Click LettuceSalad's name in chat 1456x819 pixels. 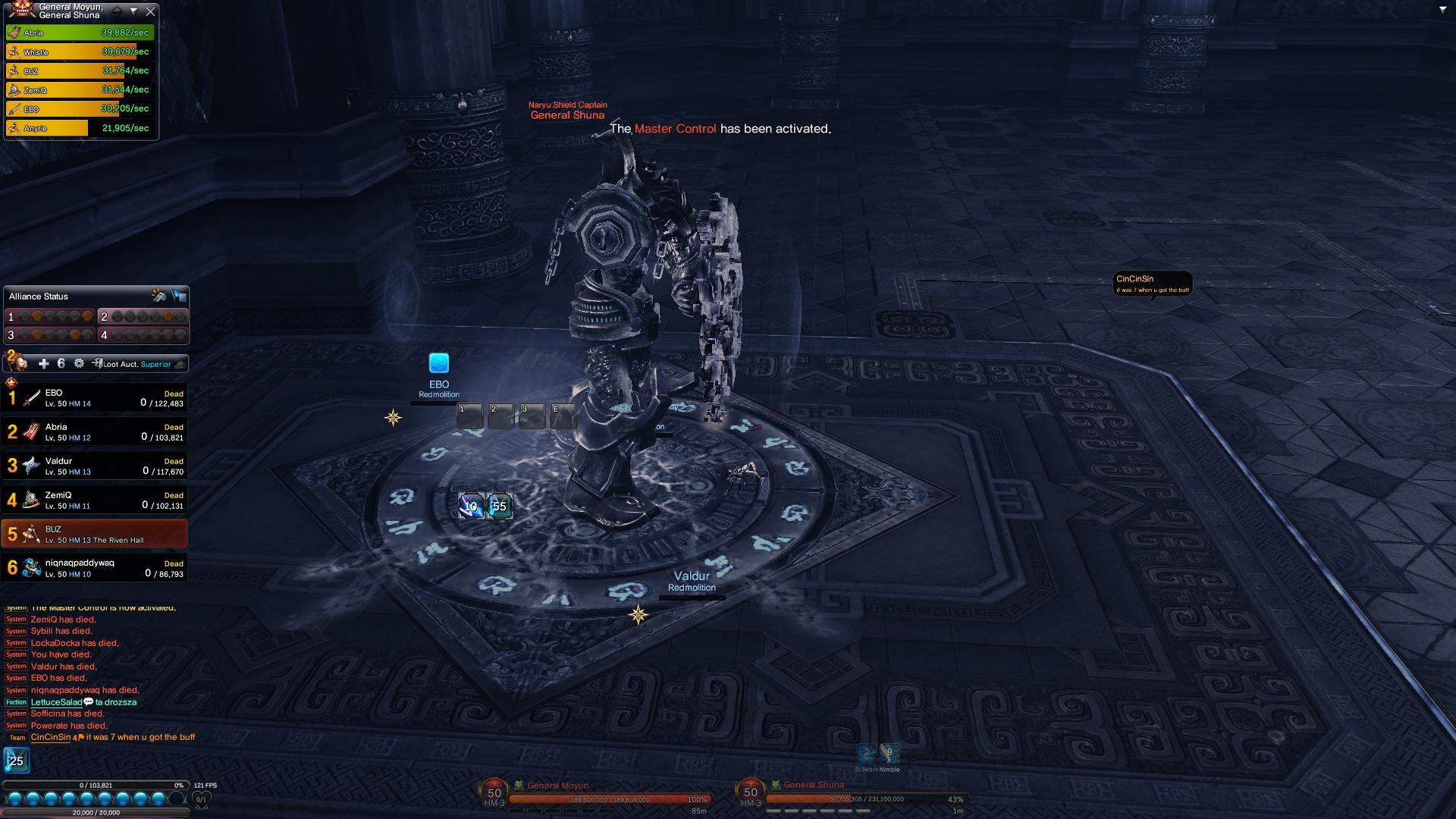56,702
